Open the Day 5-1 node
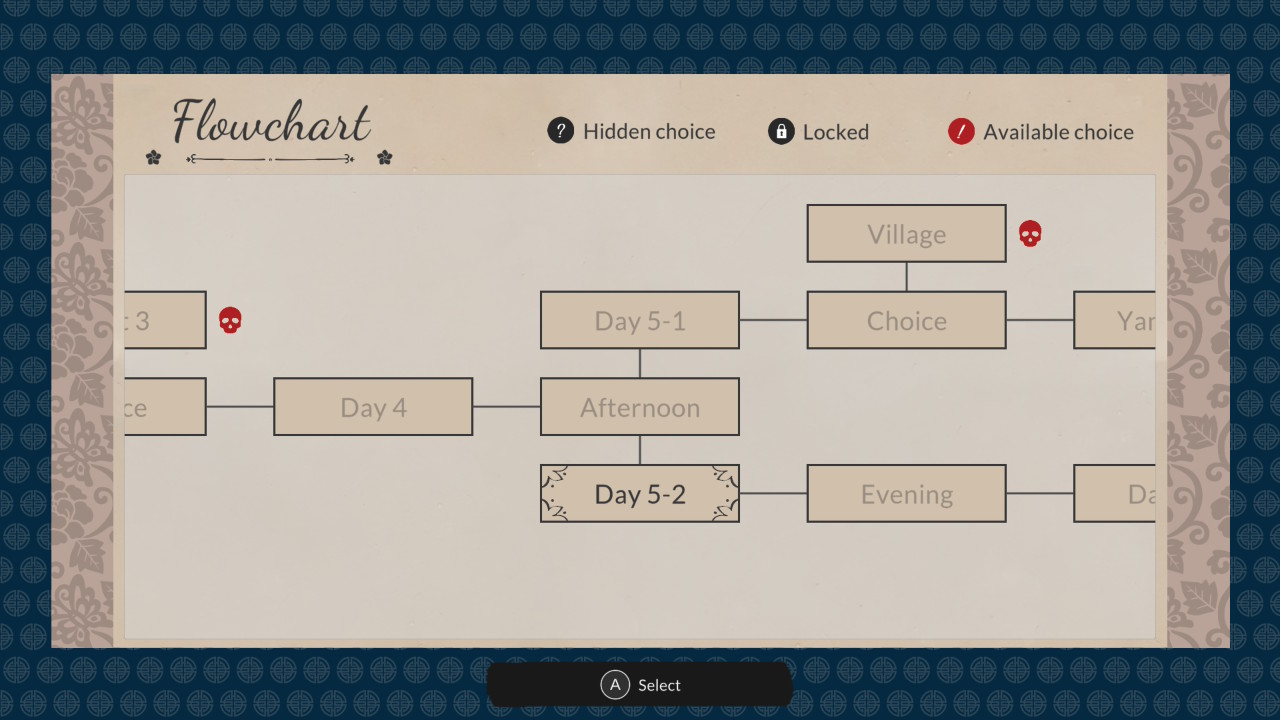This screenshot has height=720, width=1280. [x=640, y=320]
